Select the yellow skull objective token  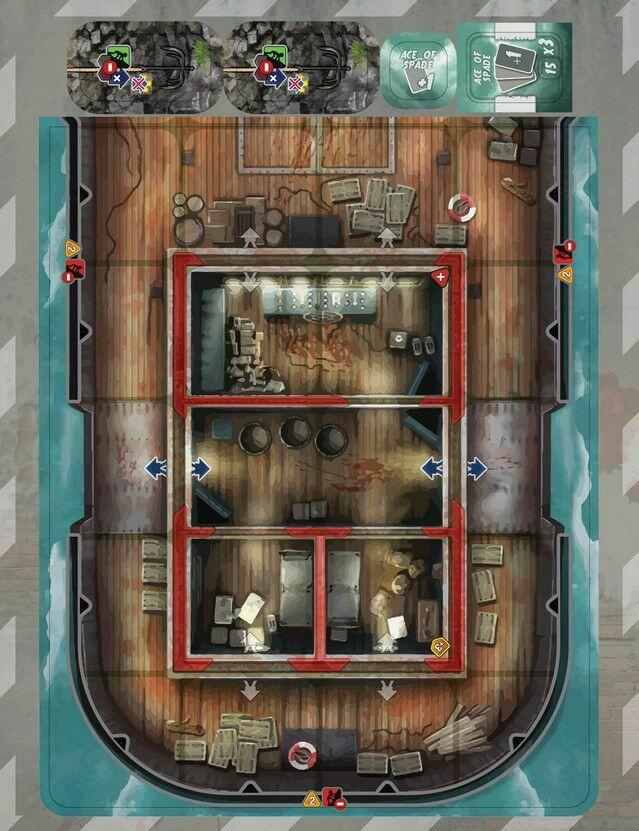click(x=438, y=646)
